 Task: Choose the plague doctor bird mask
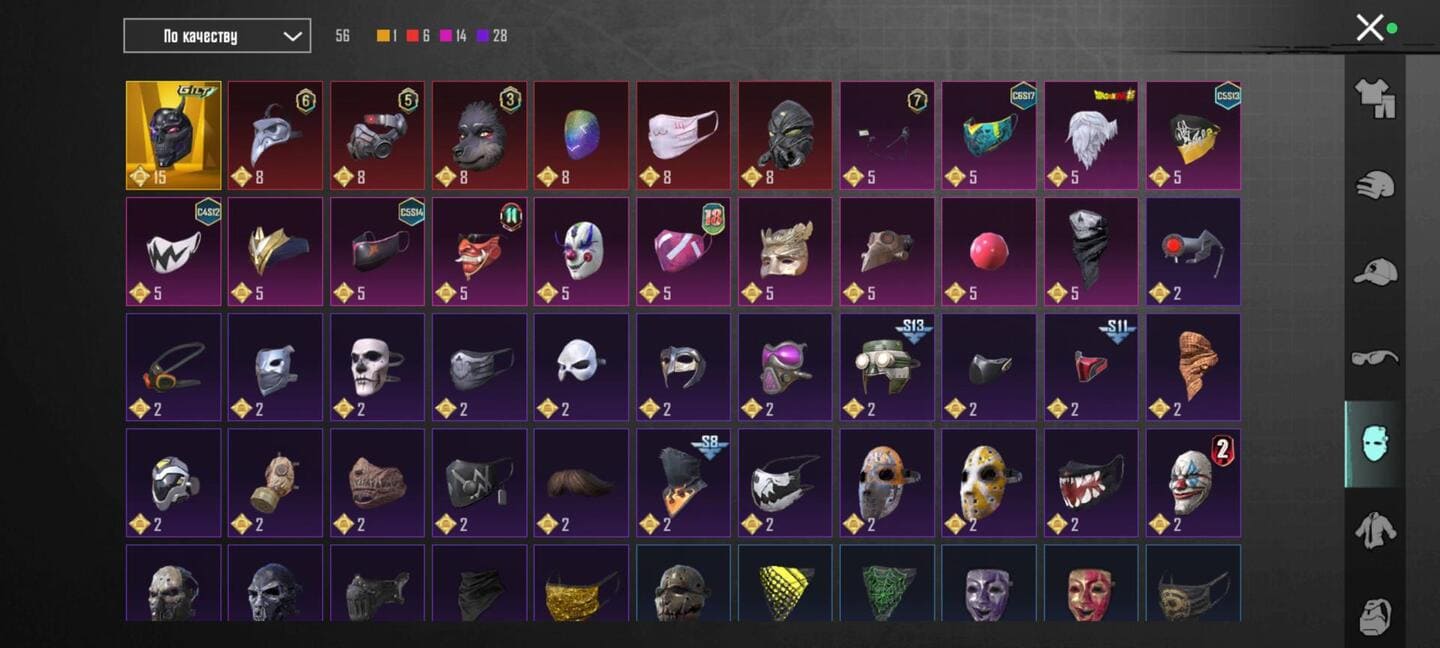pyautogui.click(x=275, y=135)
